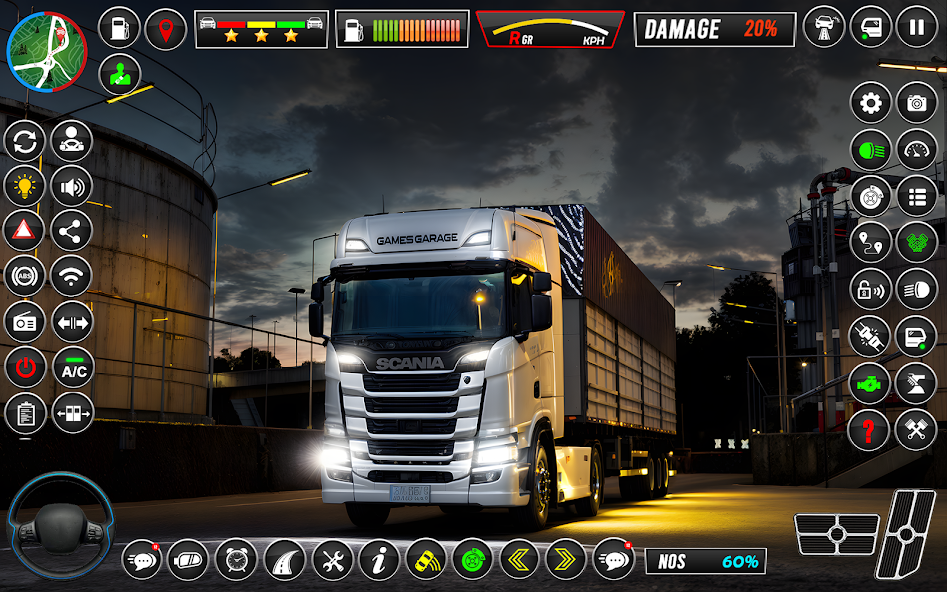Image resolution: width=947 pixels, height=592 pixels.
Task: Pause the game
Action: 916,27
